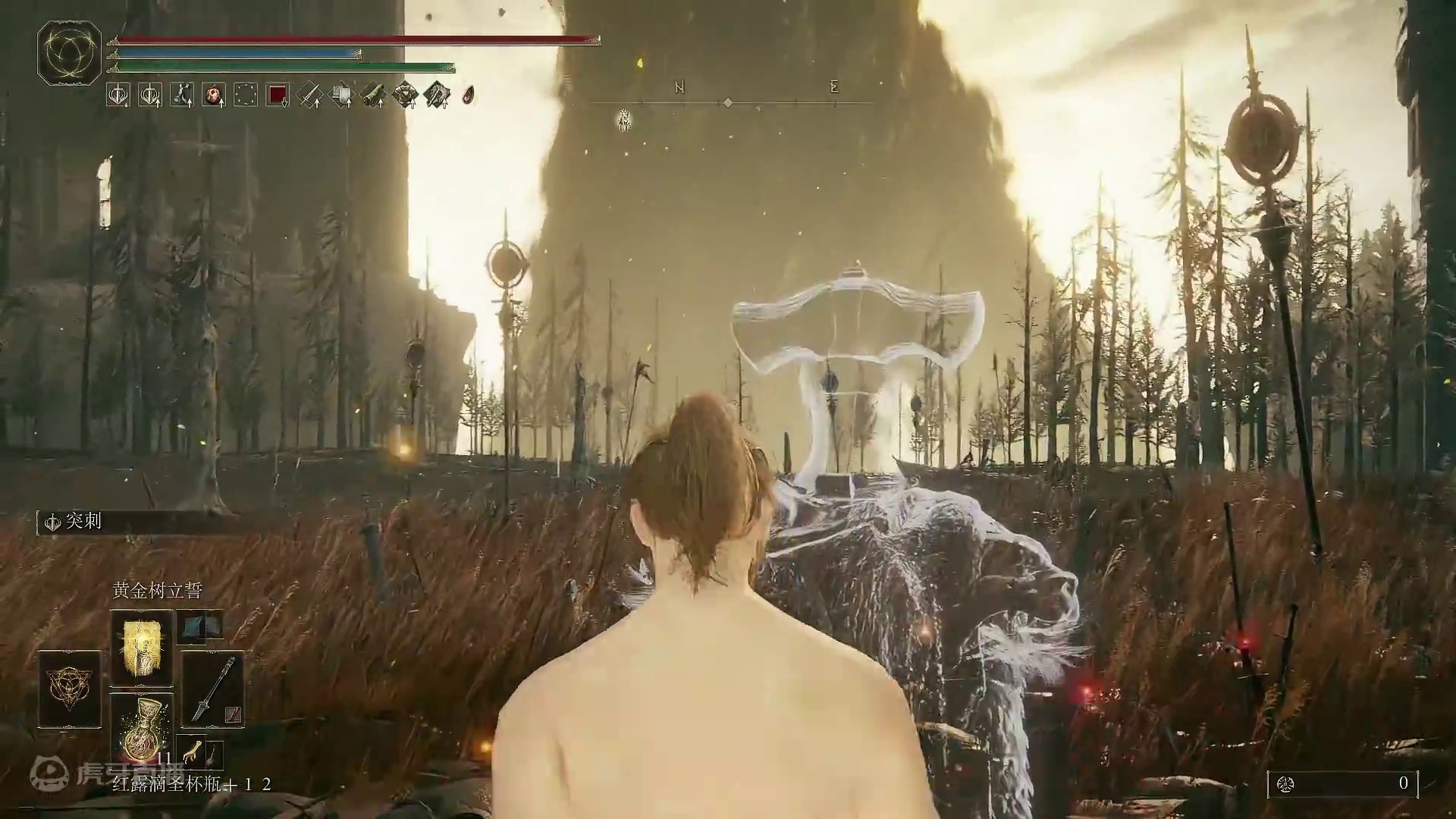Image resolution: width=1456 pixels, height=819 pixels.
Task: Click the dotted circle buff icon
Action: coord(246,95)
